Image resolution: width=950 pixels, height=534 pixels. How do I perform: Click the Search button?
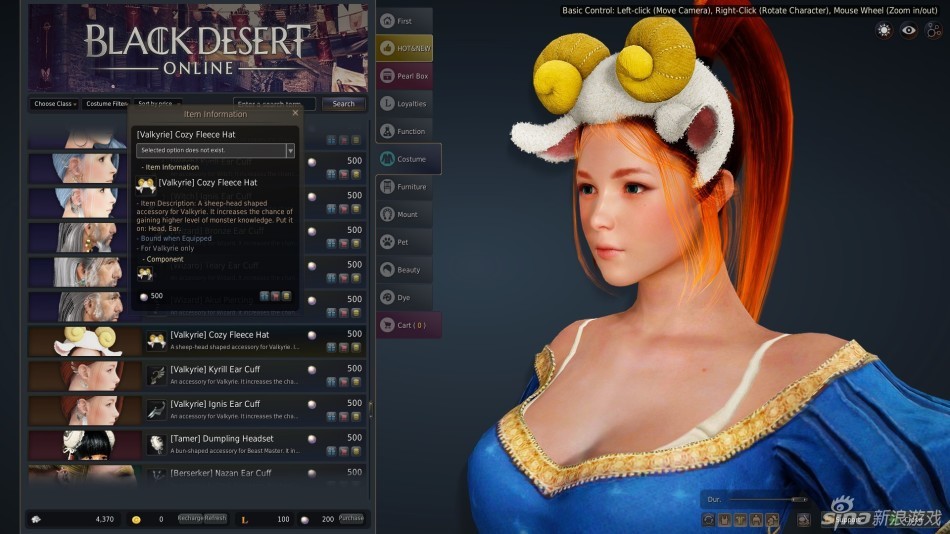click(344, 104)
